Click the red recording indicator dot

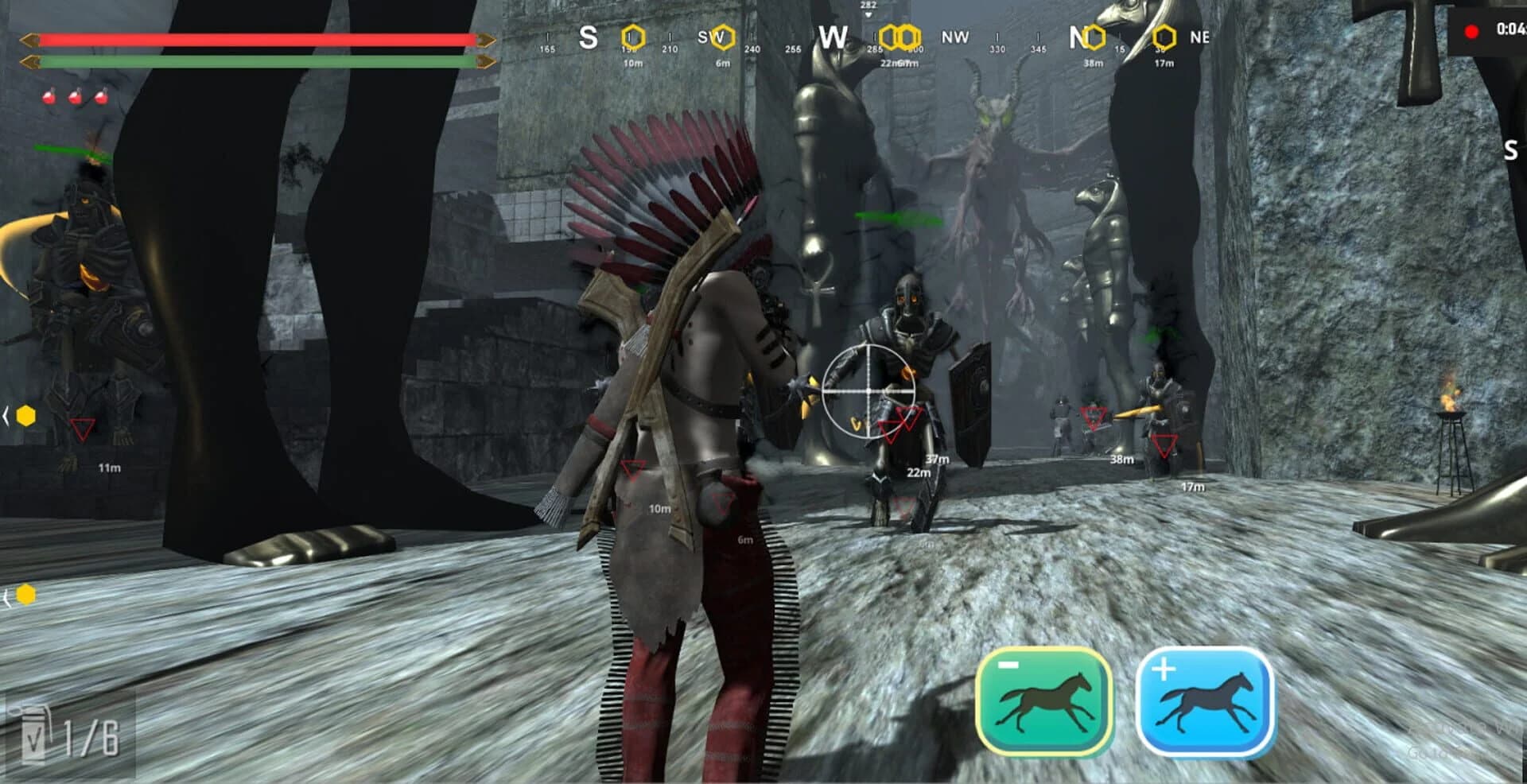[1471, 31]
